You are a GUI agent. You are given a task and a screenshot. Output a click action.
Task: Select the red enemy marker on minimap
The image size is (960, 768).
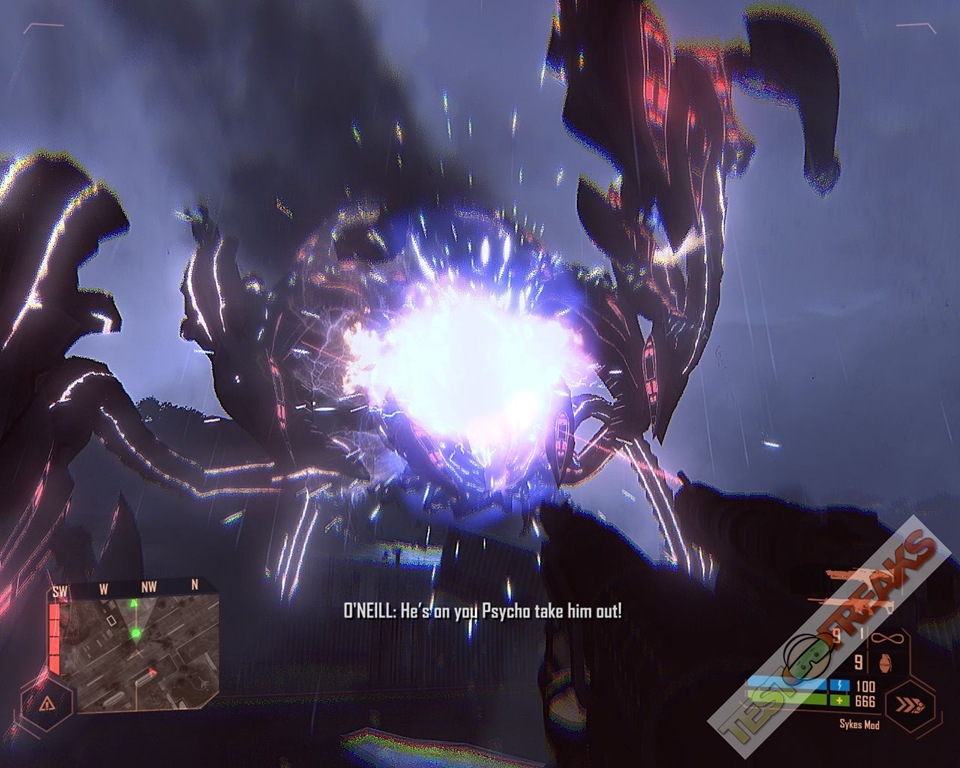(x=152, y=672)
